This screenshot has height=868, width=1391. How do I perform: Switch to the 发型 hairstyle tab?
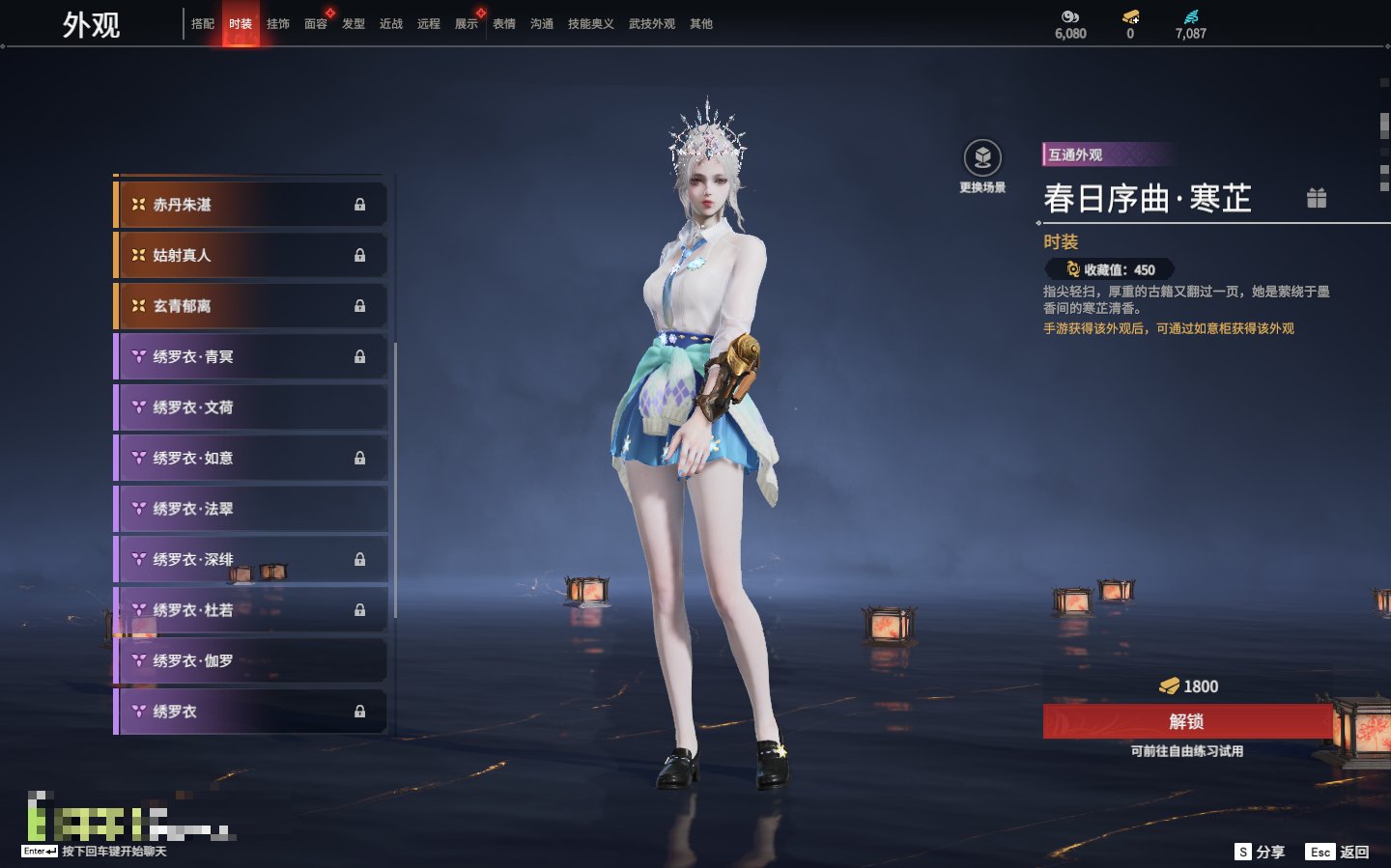click(x=354, y=24)
